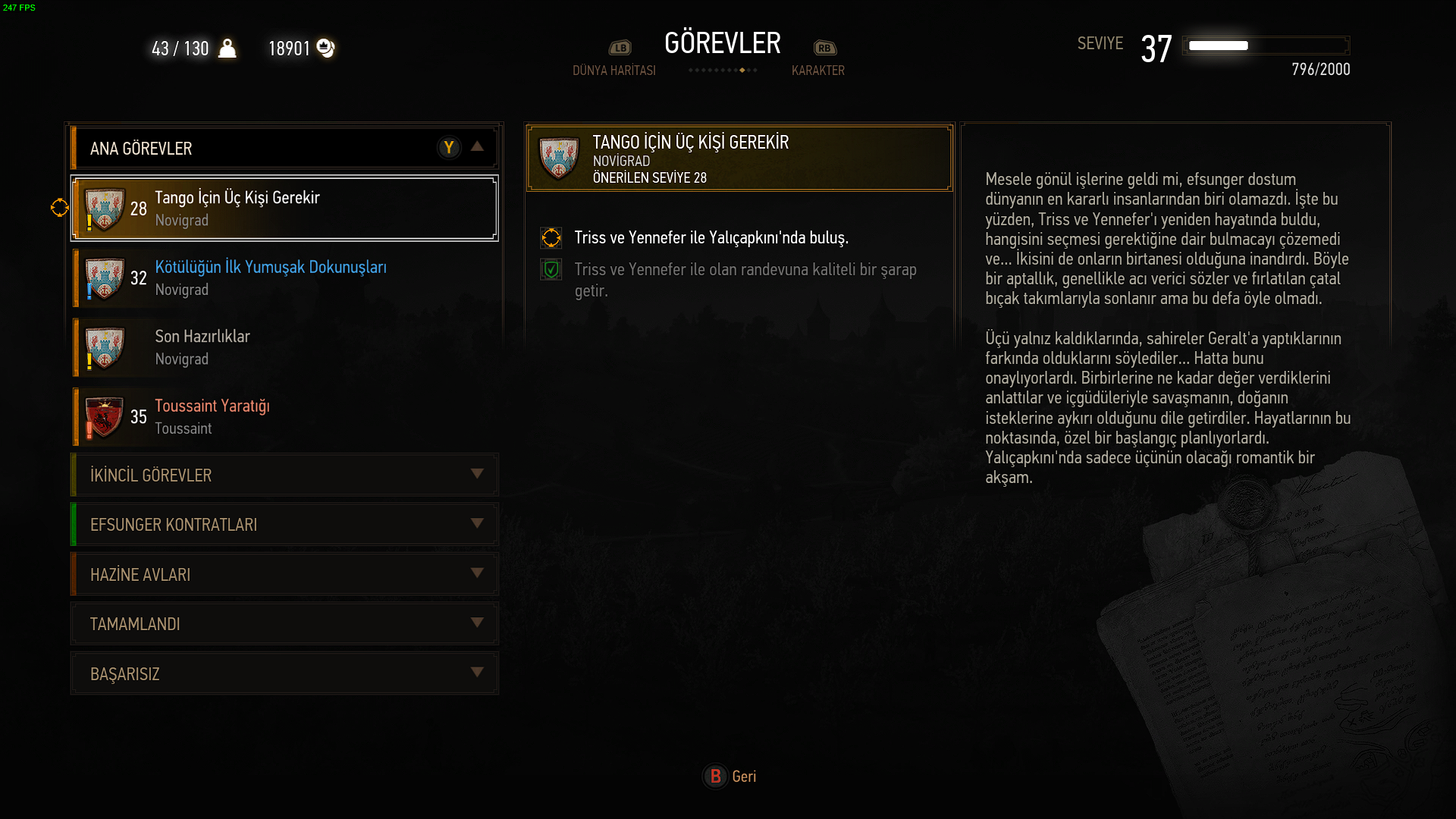Viewport: 1456px width, 819px height.
Task: Show the Tamamlandı quest list
Action: click(284, 624)
